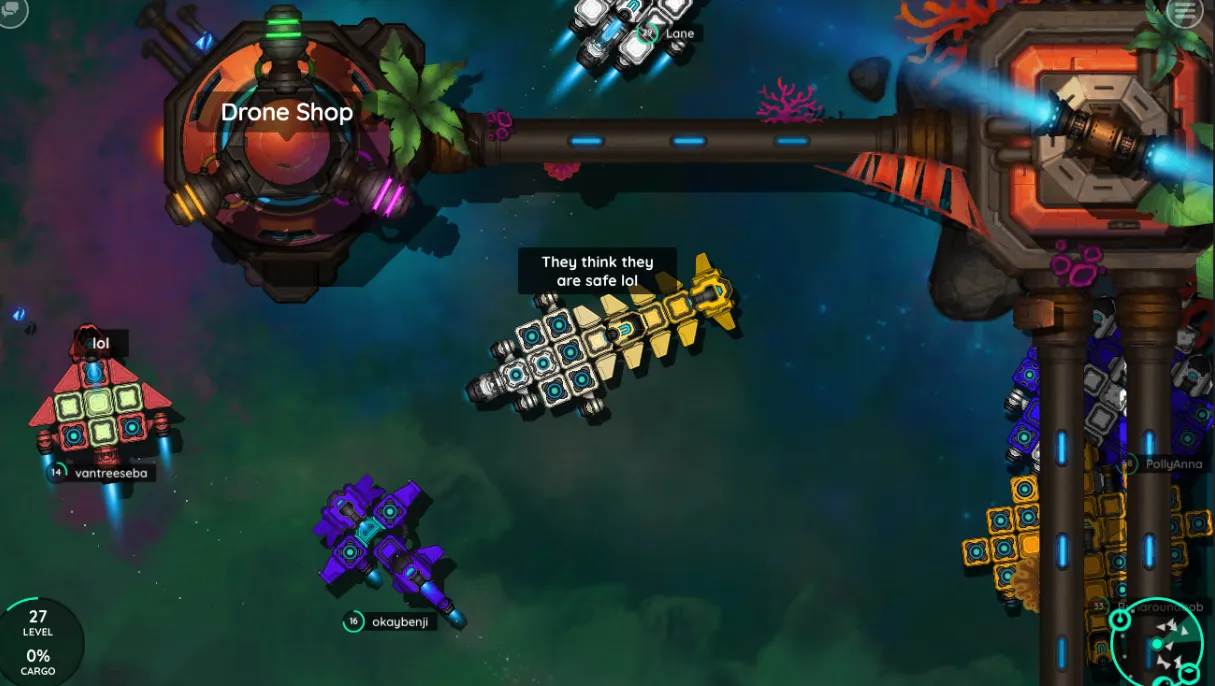Open the hamburger main menu

tap(1185, 12)
